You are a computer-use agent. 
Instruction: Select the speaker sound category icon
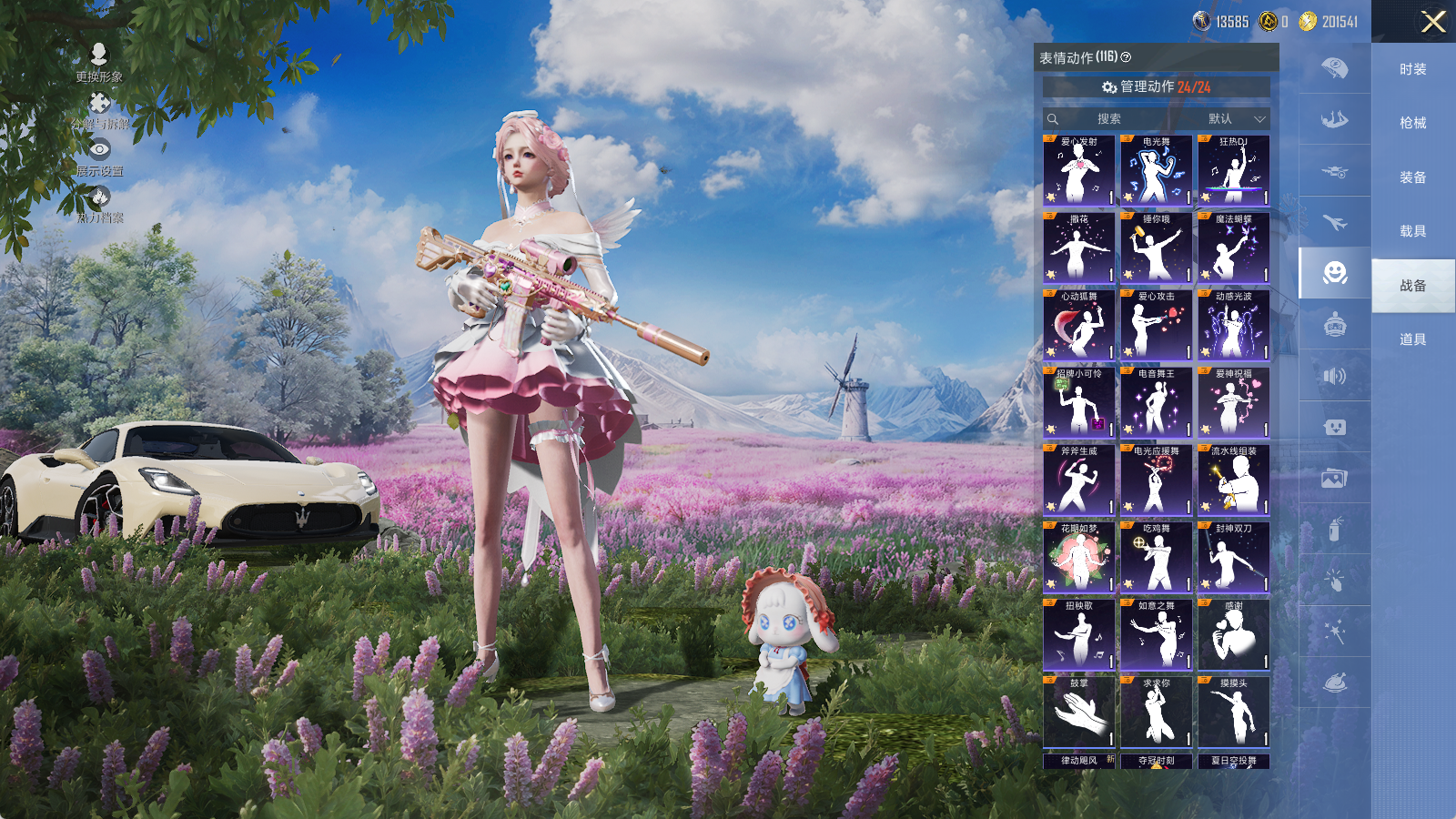[x=1334, y=376]
